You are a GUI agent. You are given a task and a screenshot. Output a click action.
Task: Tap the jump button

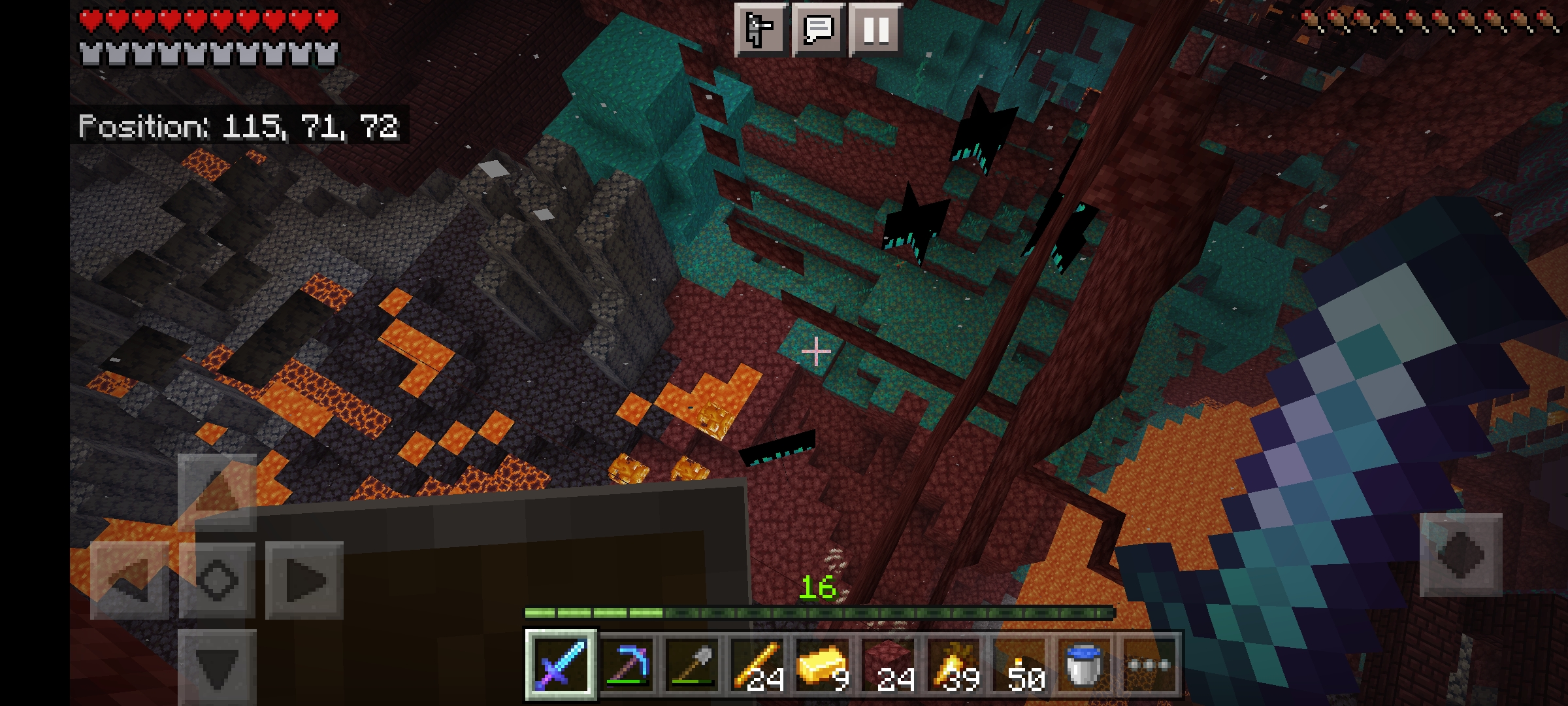coord(1461,555)
